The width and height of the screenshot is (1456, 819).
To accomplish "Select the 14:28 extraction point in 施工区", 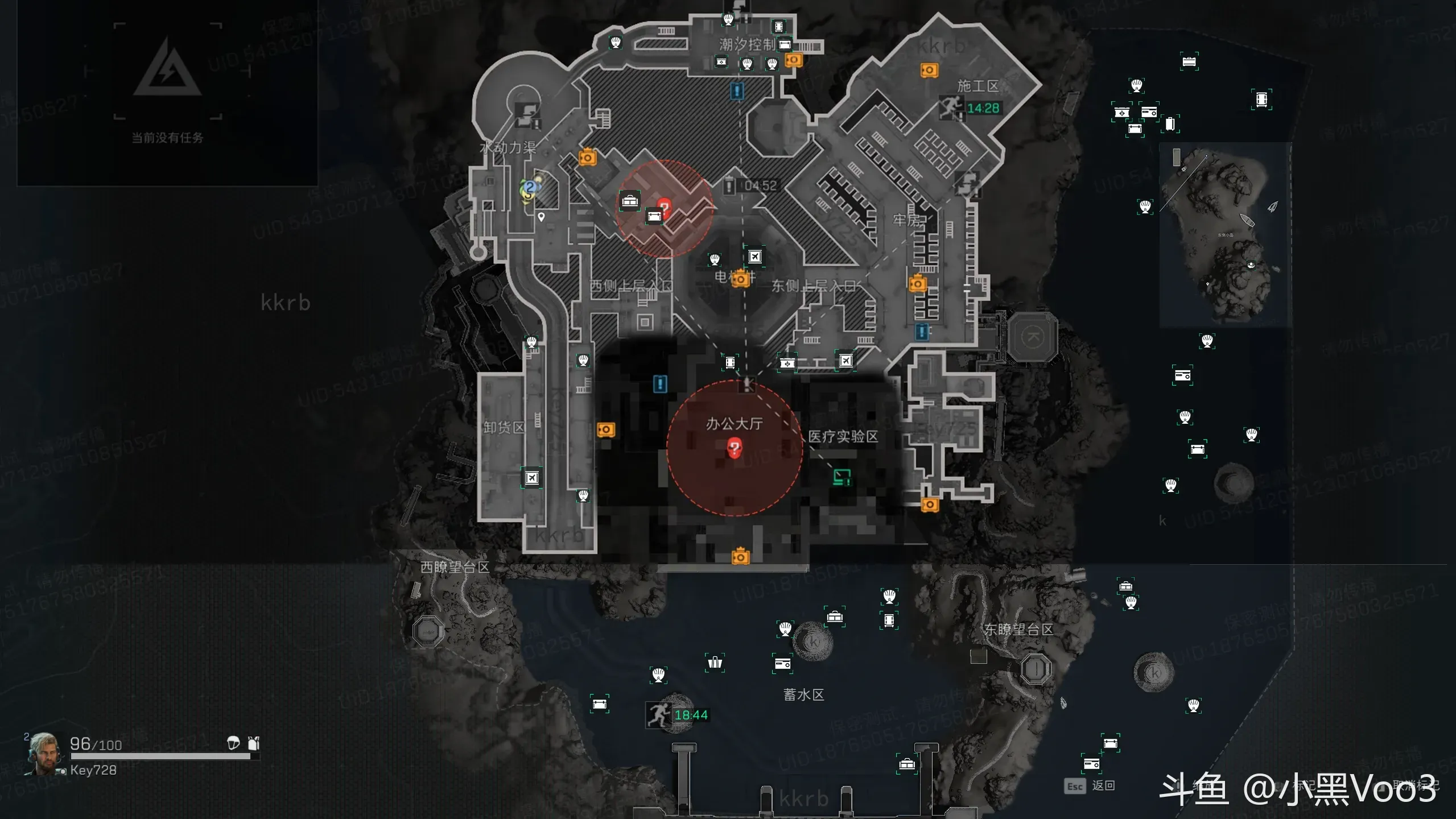I will (x=951, y=107).
